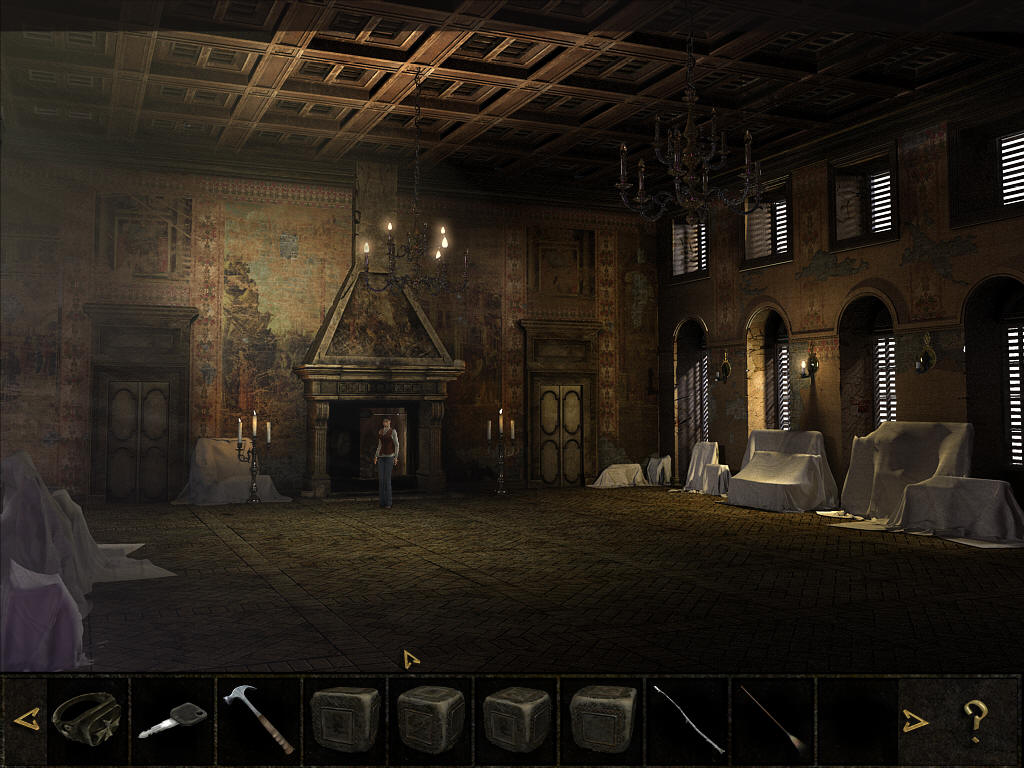
Task: Pick the silver key from inventory
Action: click(x=172, y=720)
